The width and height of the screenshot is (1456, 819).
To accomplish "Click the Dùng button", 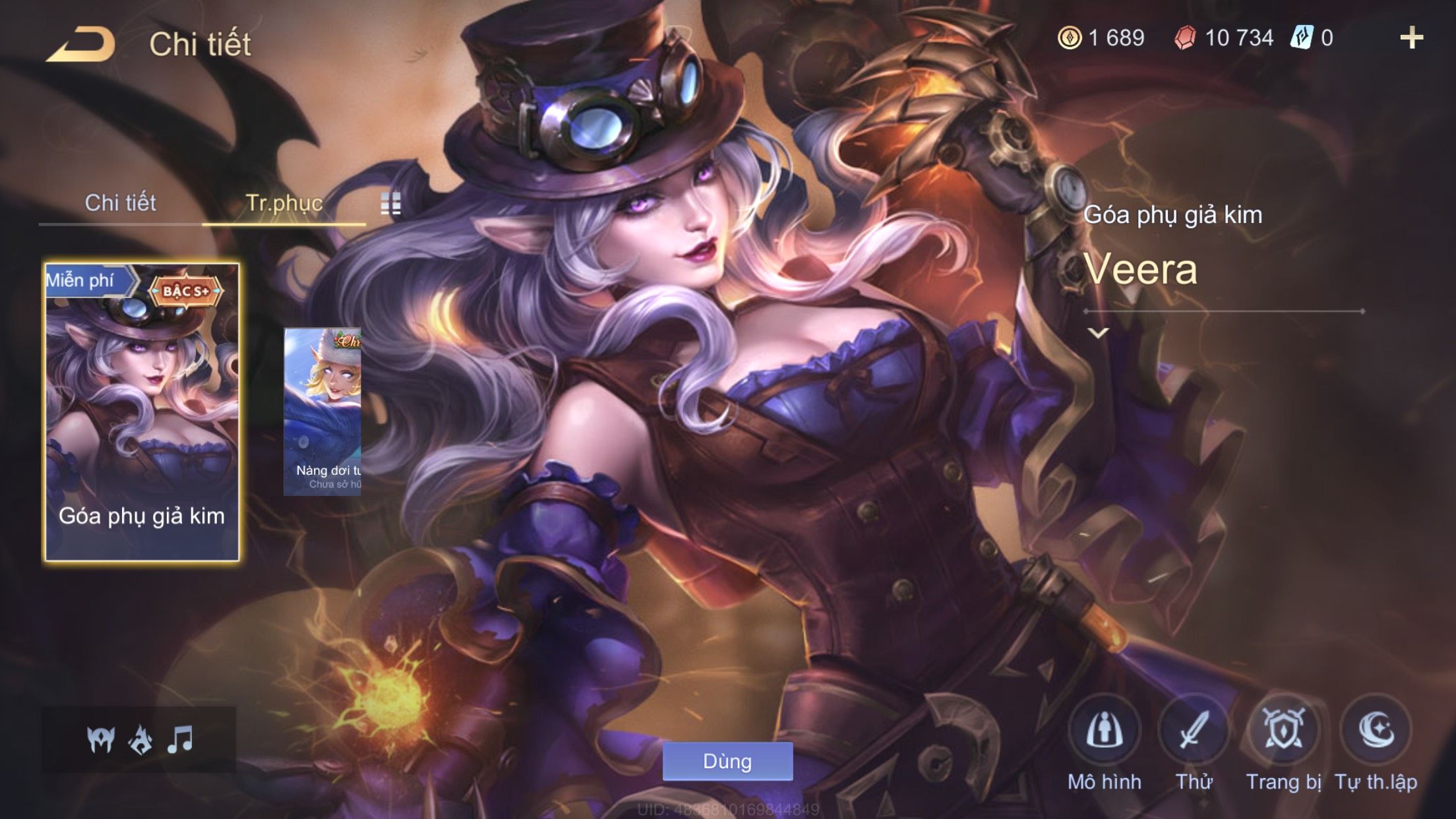I will [x=727, y=762].
